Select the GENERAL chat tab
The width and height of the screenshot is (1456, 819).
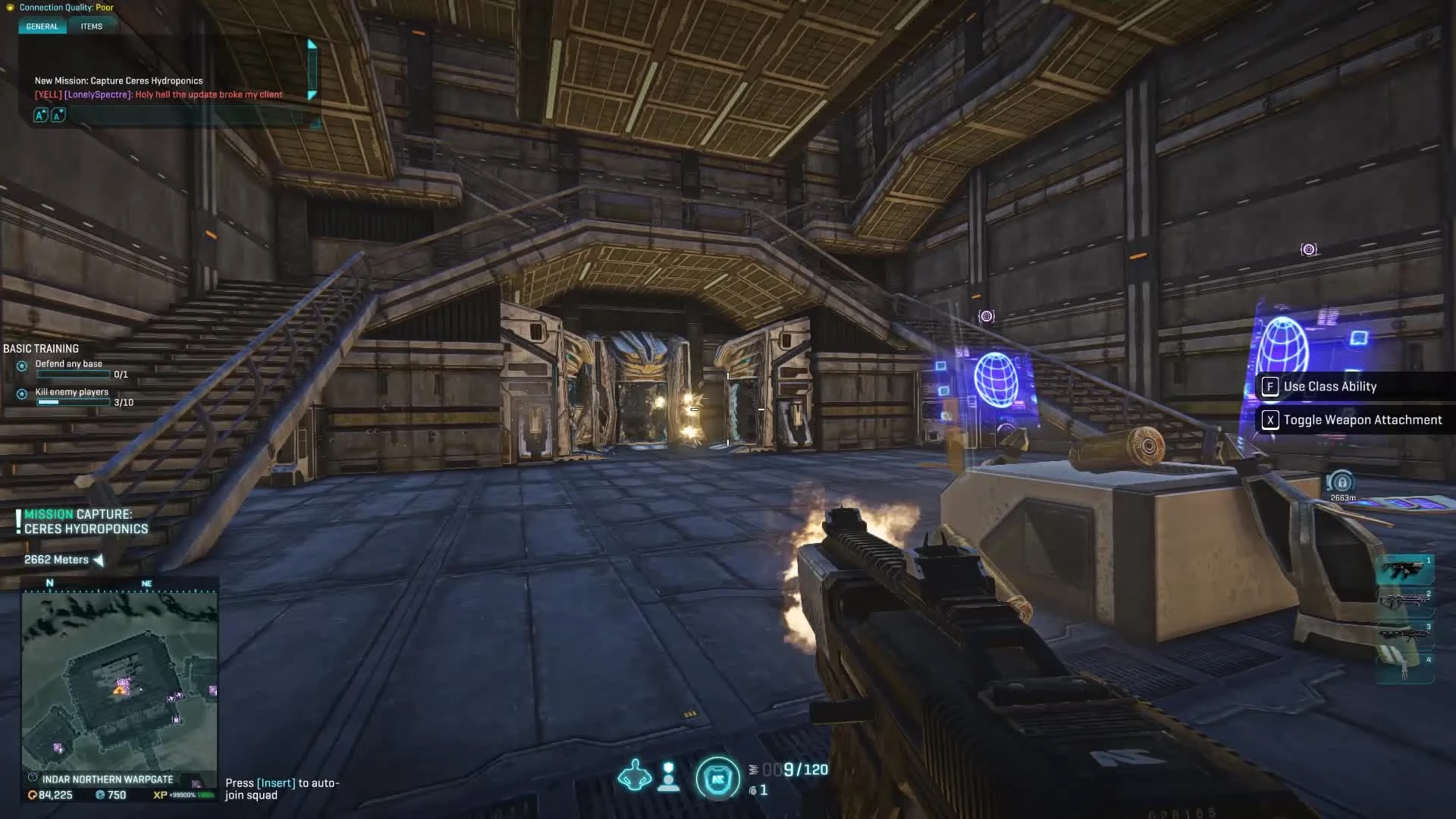point(42,26)
